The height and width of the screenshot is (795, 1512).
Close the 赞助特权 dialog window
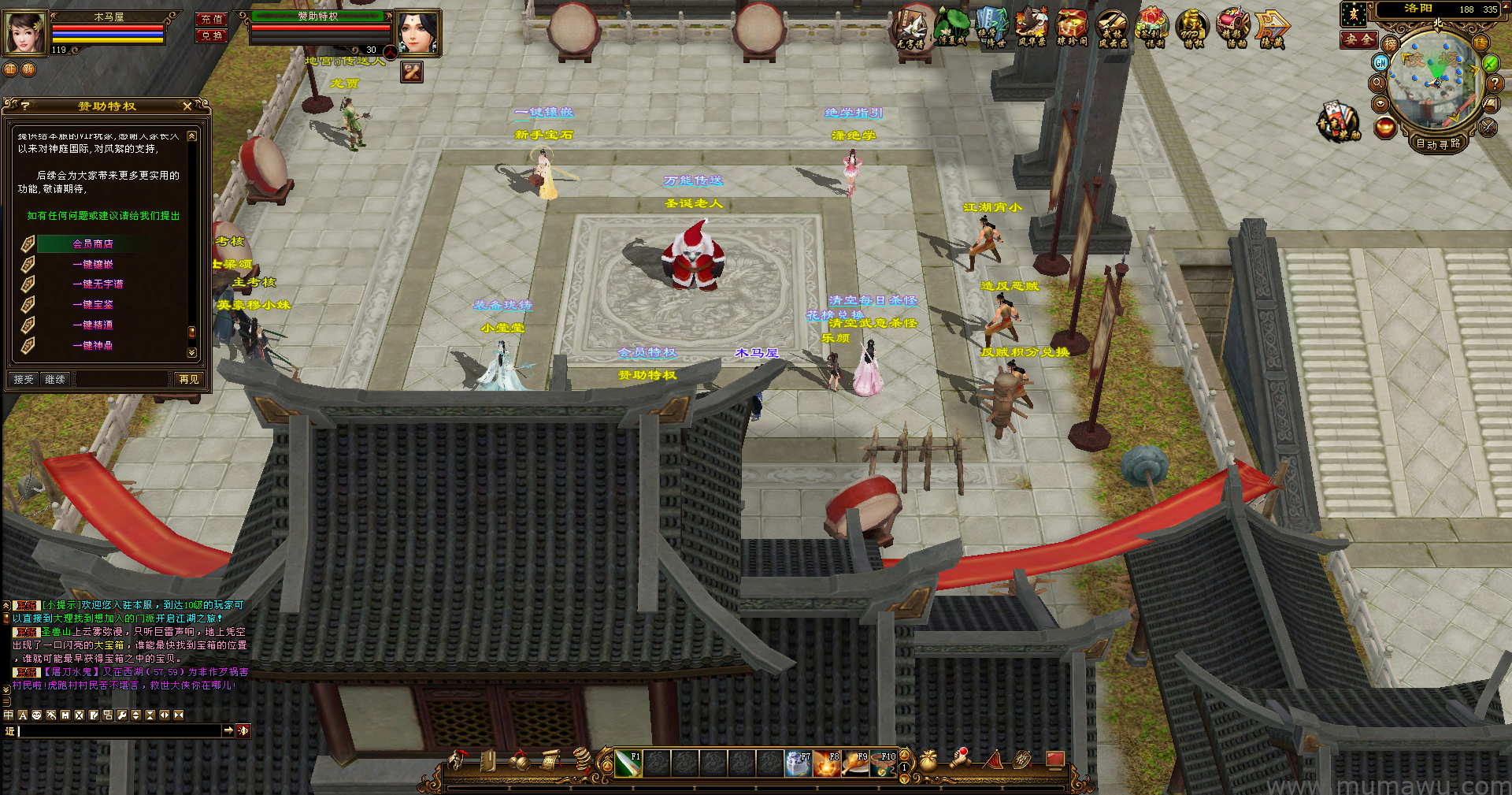coord(187,106)
